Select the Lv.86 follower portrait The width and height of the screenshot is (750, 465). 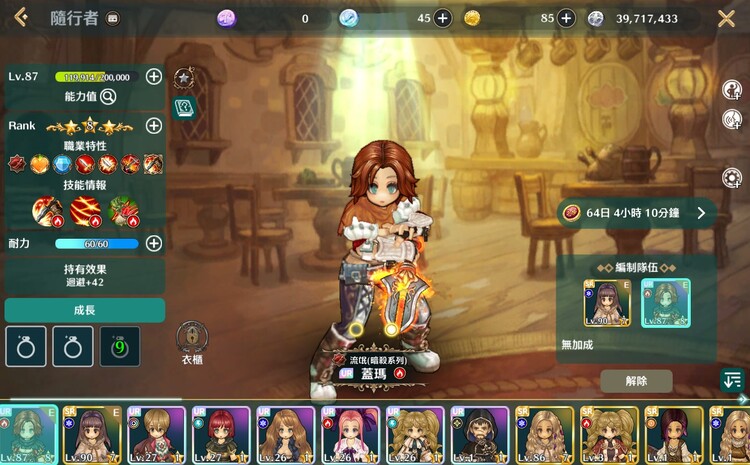coord(544,435)
